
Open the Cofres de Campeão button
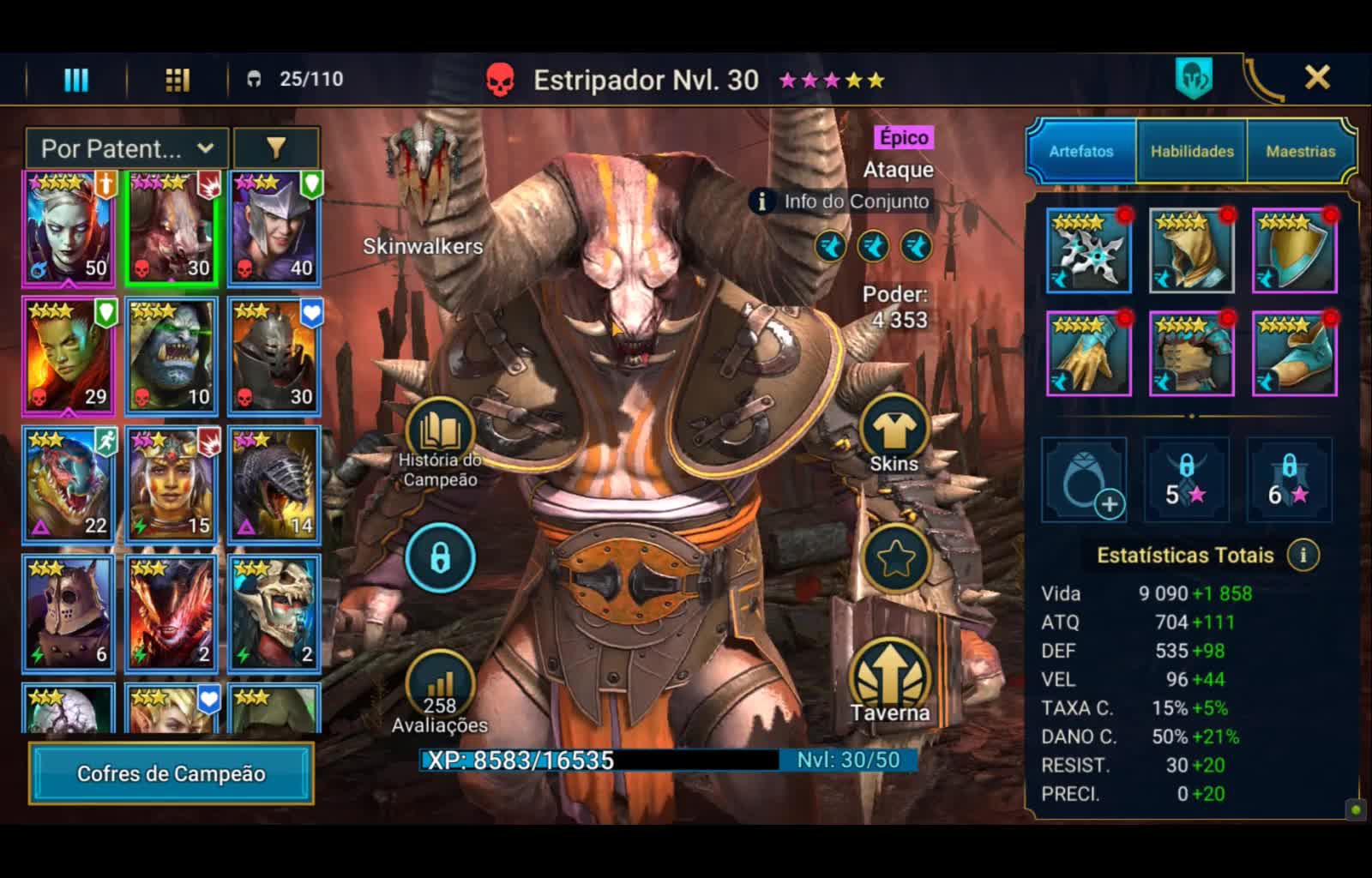(171, 773)
